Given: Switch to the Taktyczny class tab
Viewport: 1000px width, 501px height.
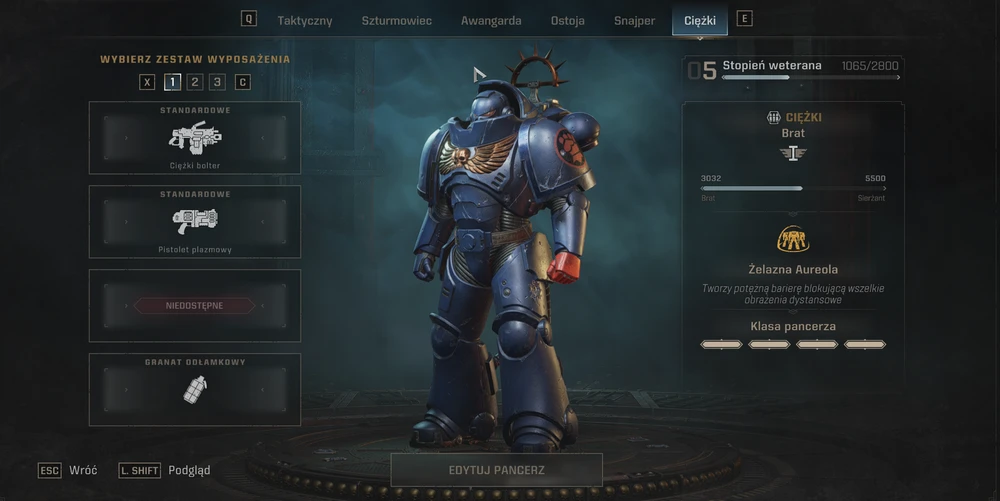Looking at the screenshot, I should point(305,20).
